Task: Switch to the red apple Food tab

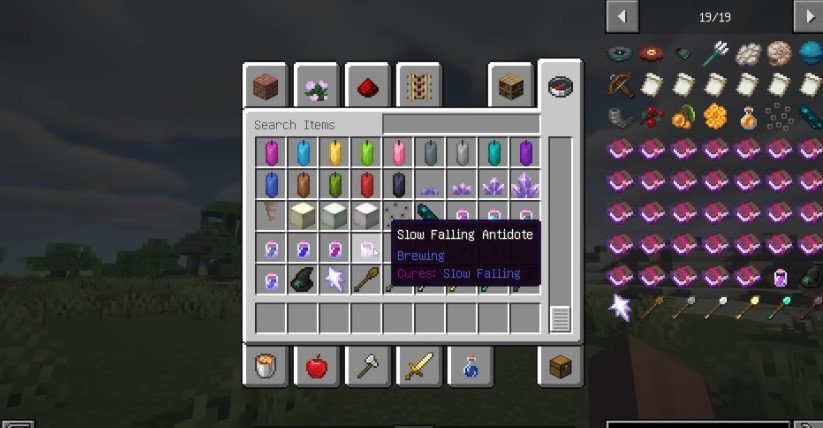Action: coord(317,366)
